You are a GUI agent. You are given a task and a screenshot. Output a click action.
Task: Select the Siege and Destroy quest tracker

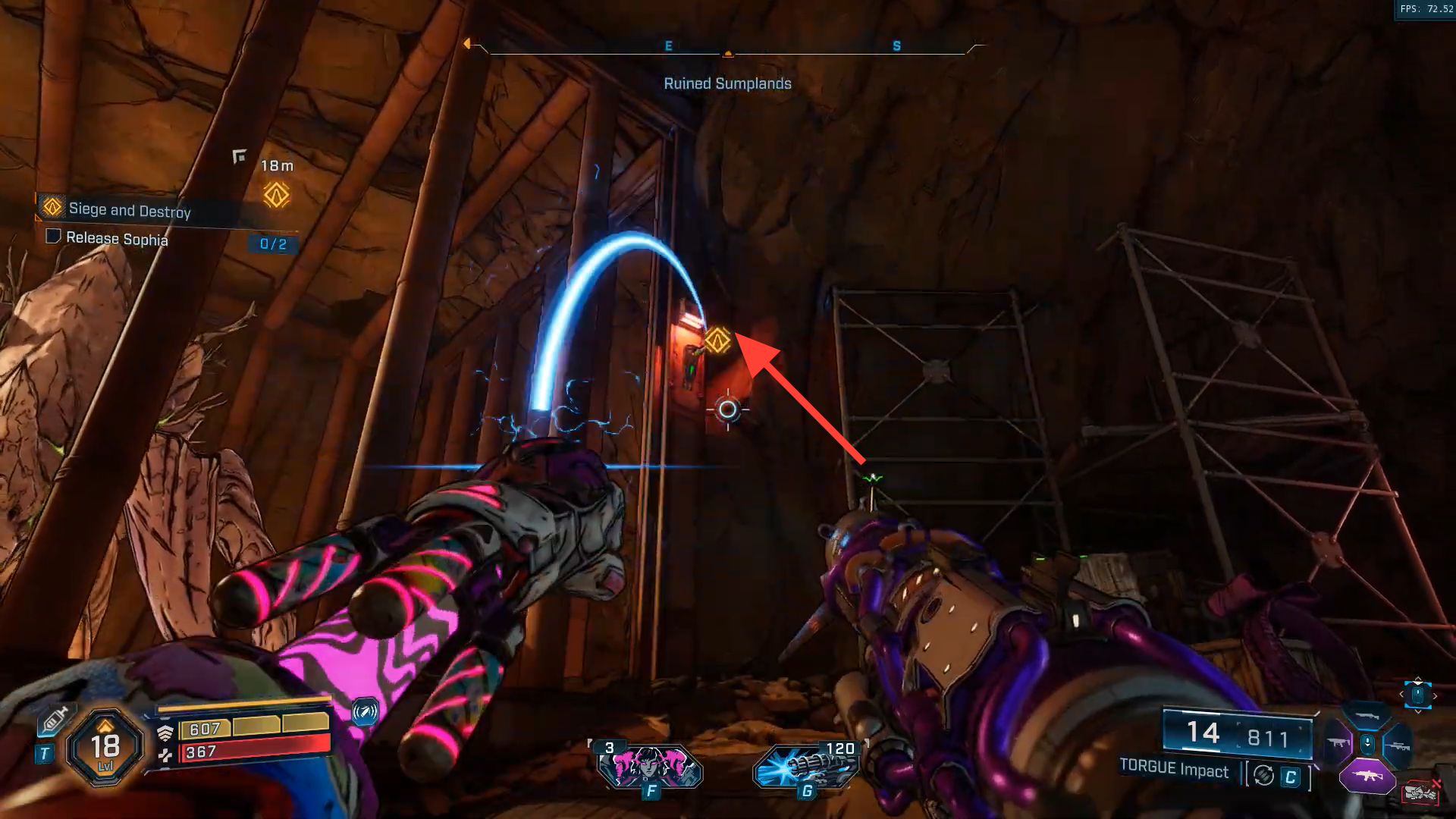tap(129, 209)
